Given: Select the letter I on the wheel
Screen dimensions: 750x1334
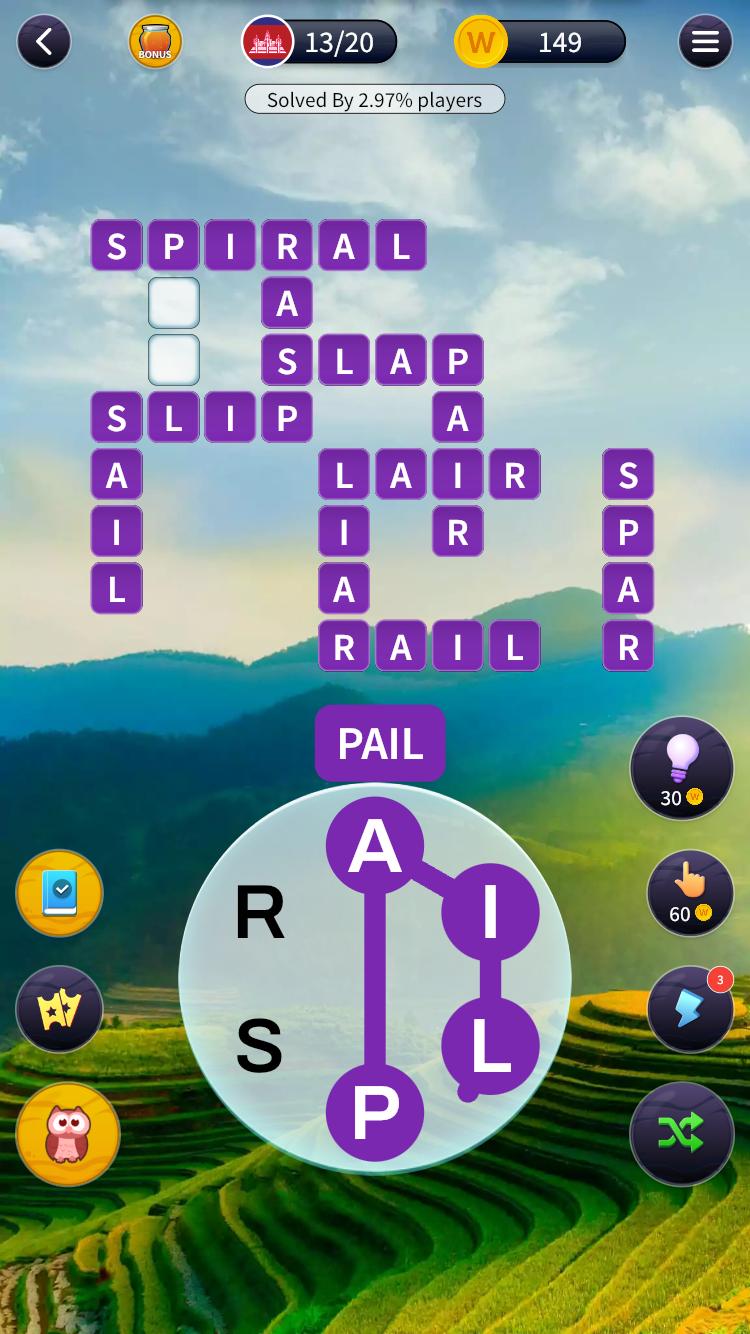Looking at the screenshot, I should (490, 911).
